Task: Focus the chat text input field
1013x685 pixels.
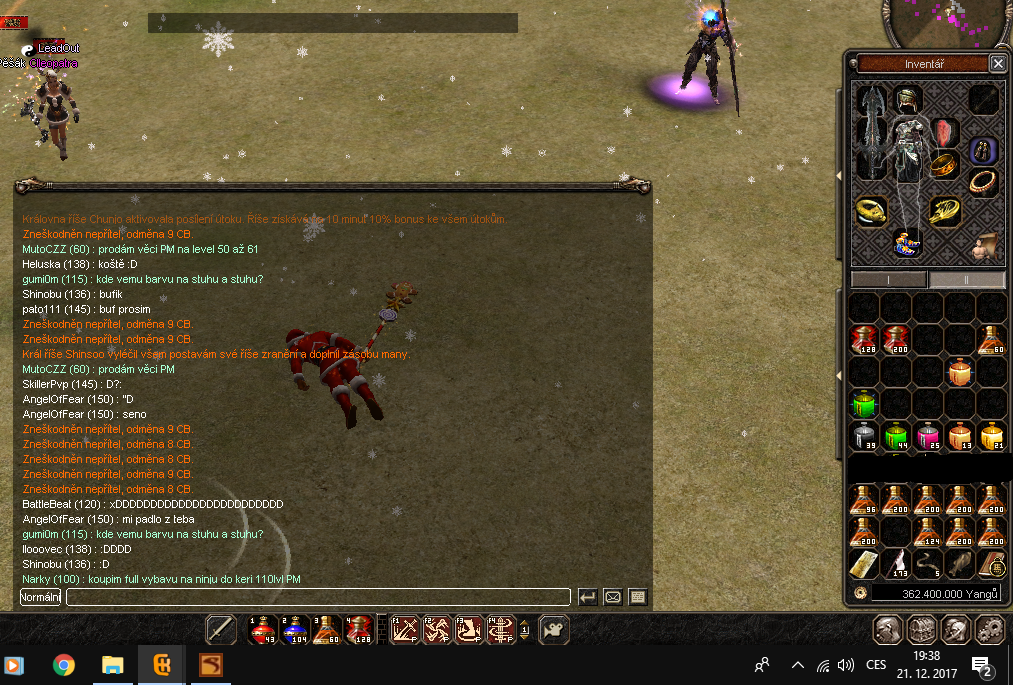Action: [318, 597]
